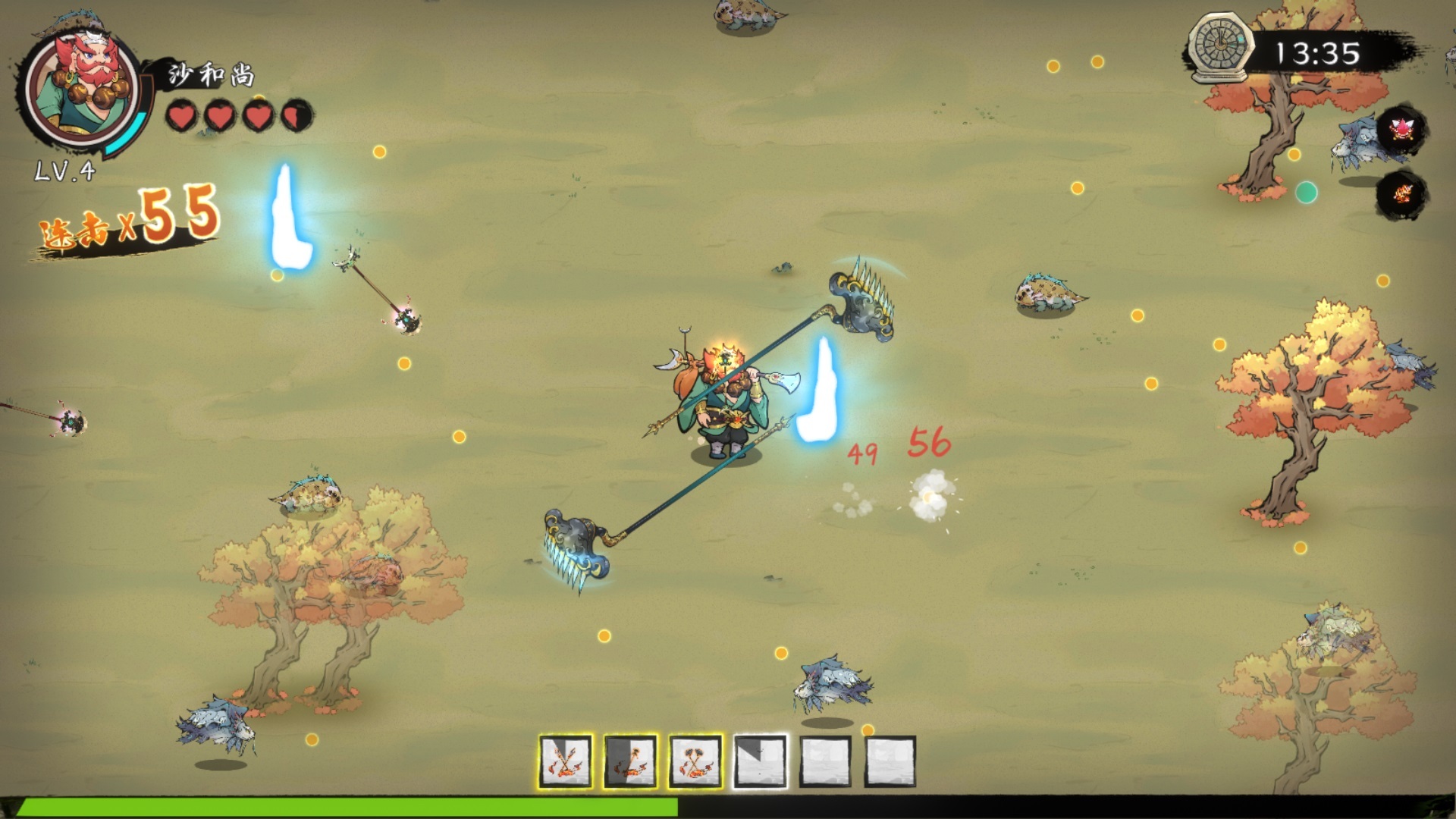Select the single flaming staff weapon slot
Viewport: 1456px width, 819px height.
[630, 761]
